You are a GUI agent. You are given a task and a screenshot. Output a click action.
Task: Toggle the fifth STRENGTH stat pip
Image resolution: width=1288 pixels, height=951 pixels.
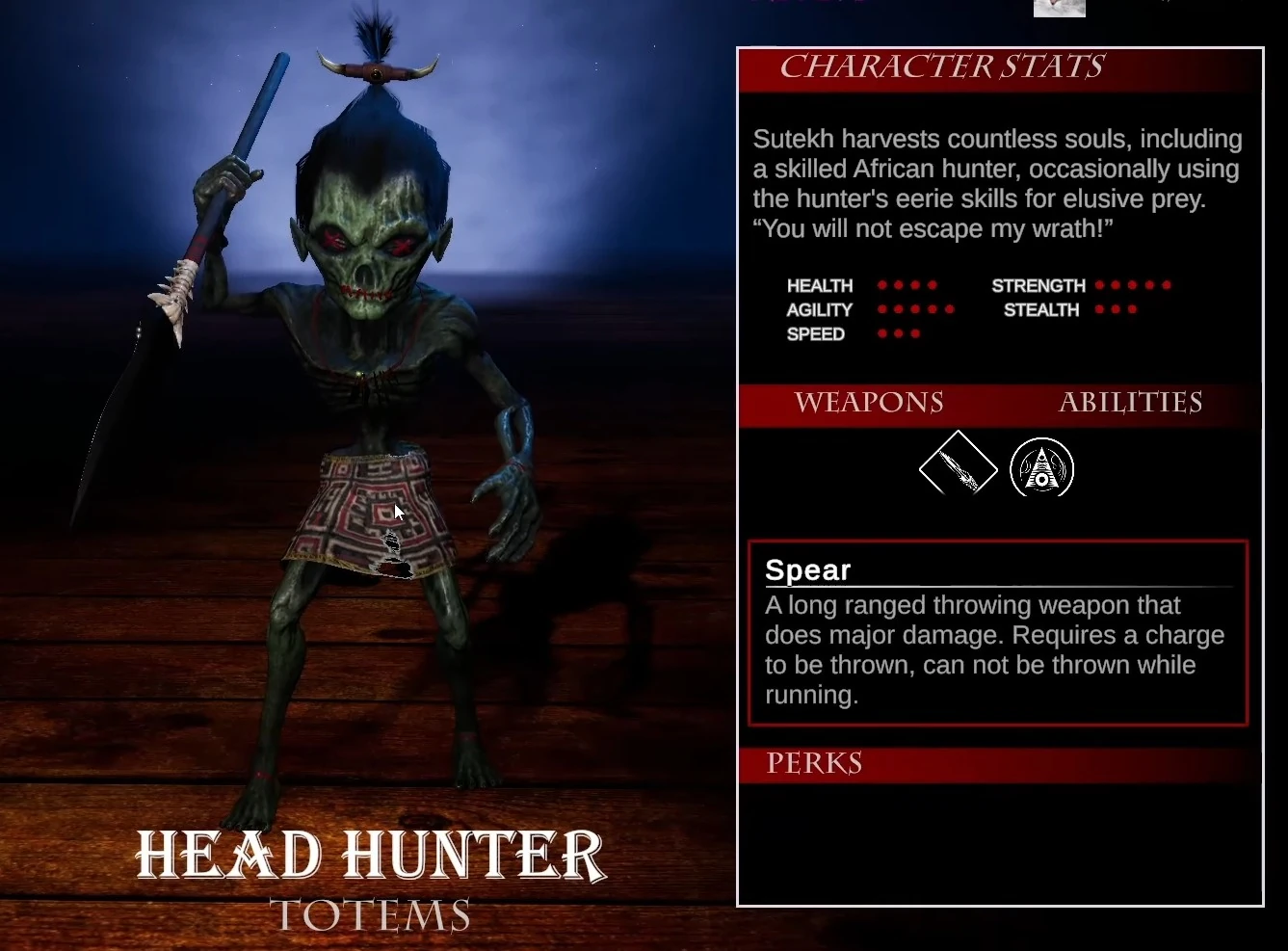1168,285
